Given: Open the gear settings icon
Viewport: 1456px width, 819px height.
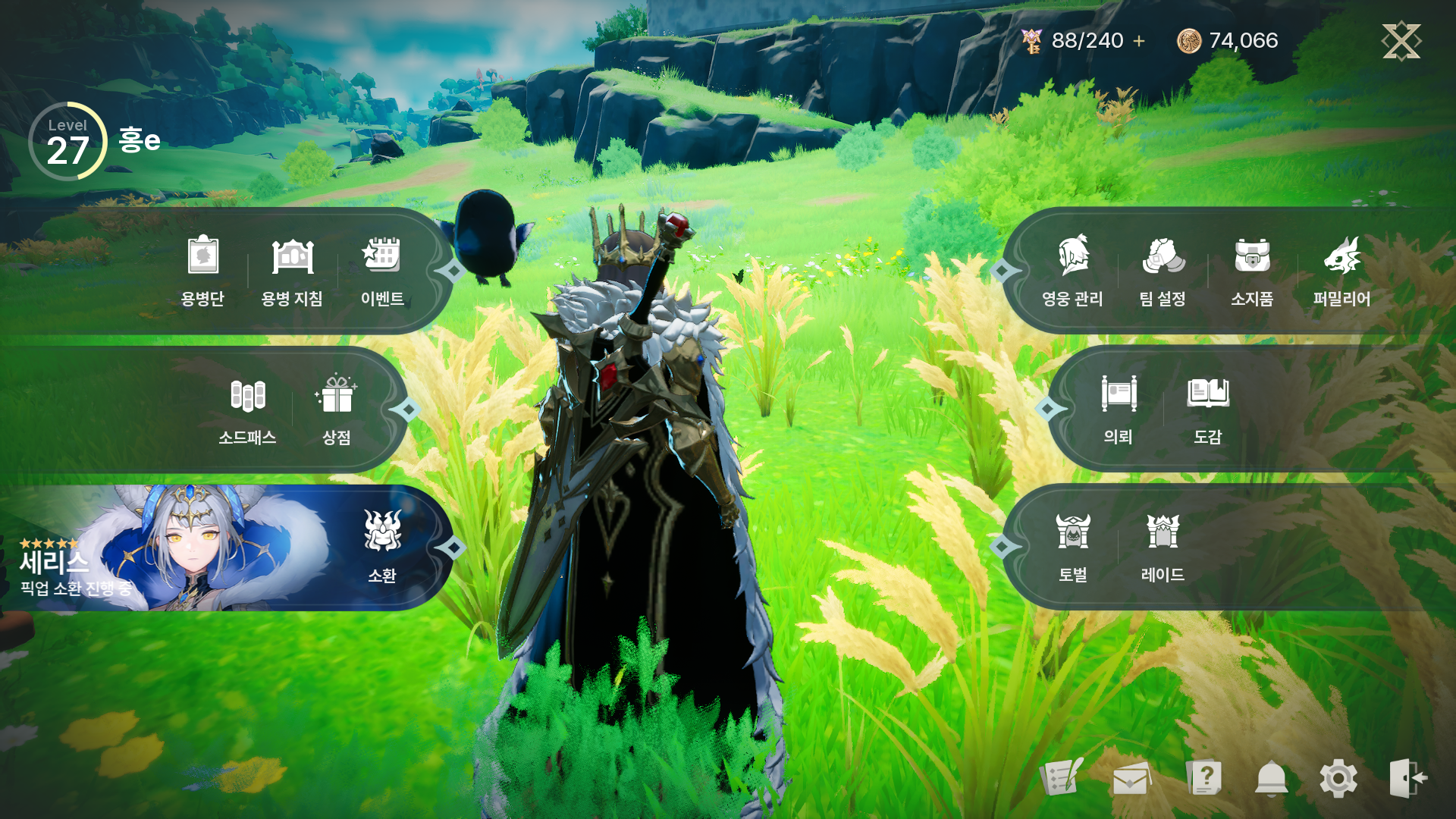Looking at the screenshot, I should click(x=1338, y=779).
